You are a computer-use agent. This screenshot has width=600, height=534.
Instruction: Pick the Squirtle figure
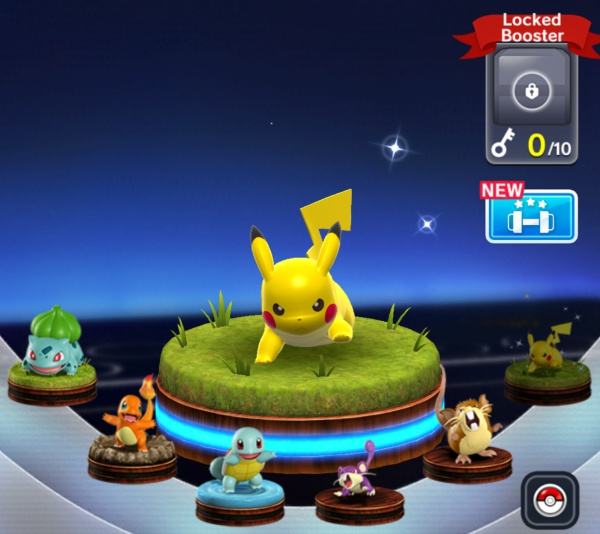click(x=239, y=465)
